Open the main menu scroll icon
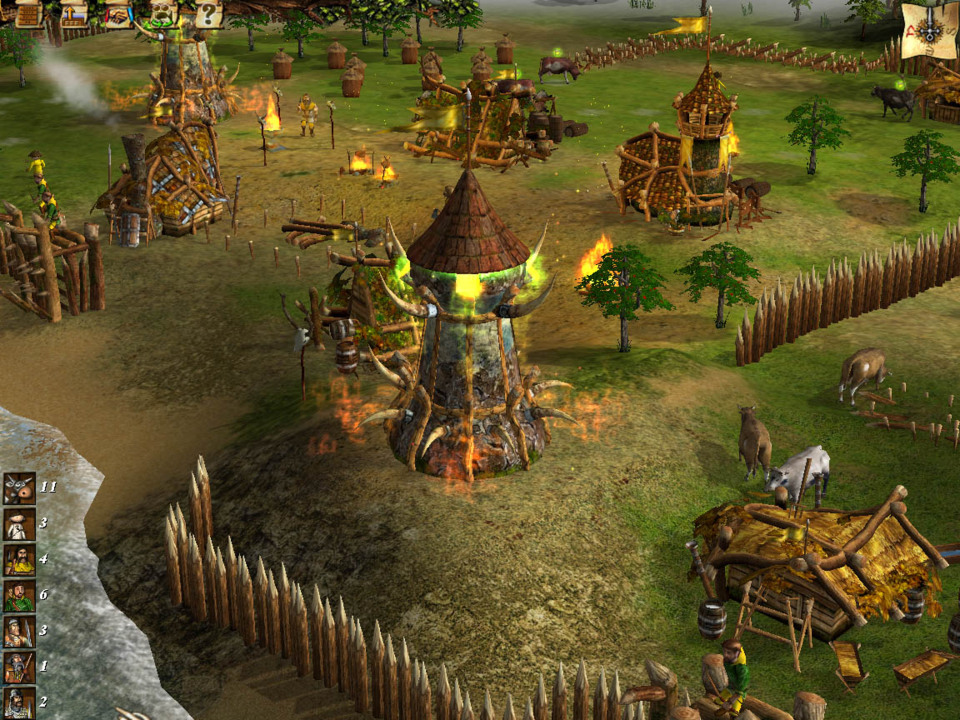The height and width of the screenshot is (720, 960). (x=28, y=14)
